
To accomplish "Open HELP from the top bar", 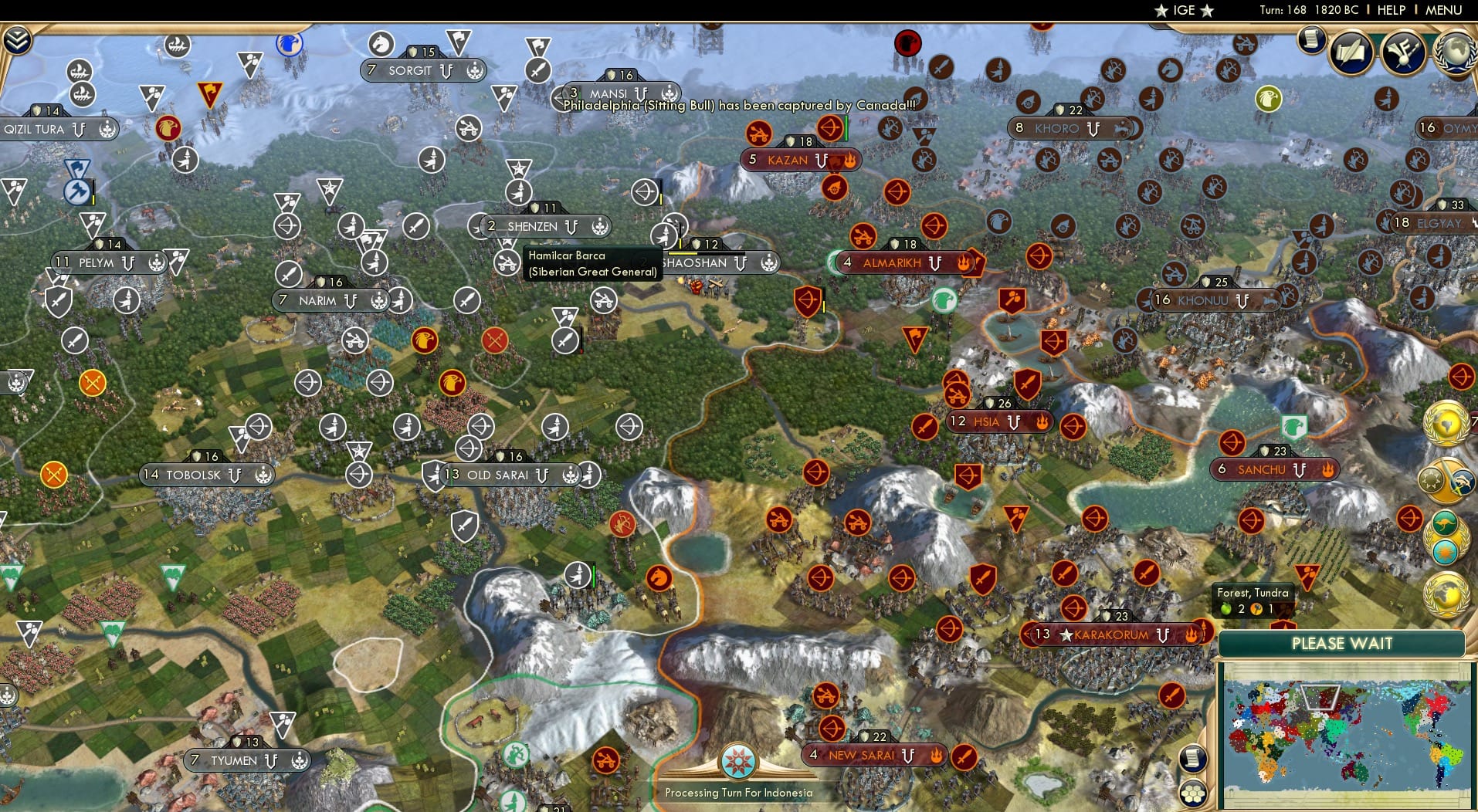I will [x=1392, y=10].
